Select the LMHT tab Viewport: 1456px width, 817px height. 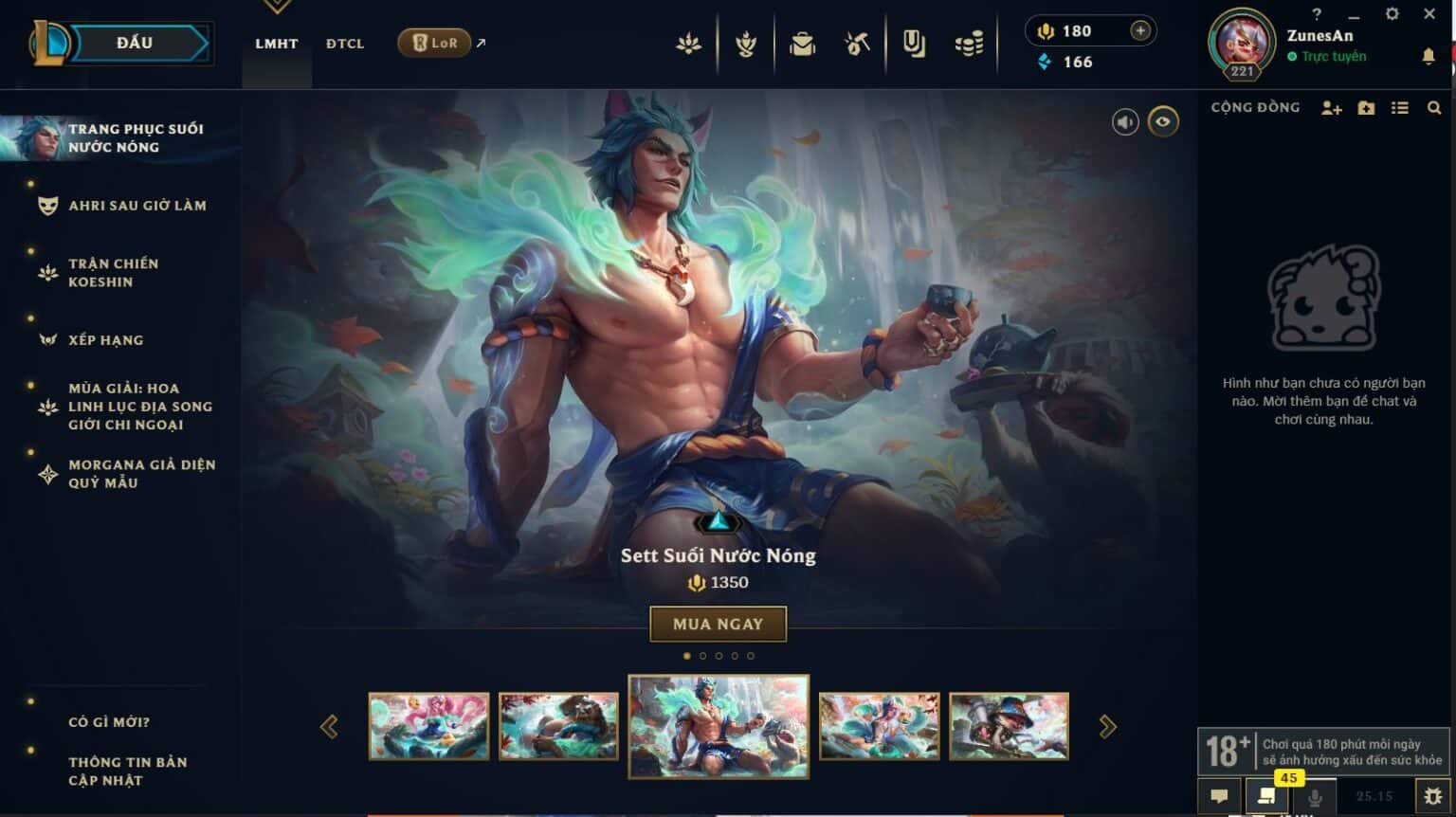click(x=276, y=44)
